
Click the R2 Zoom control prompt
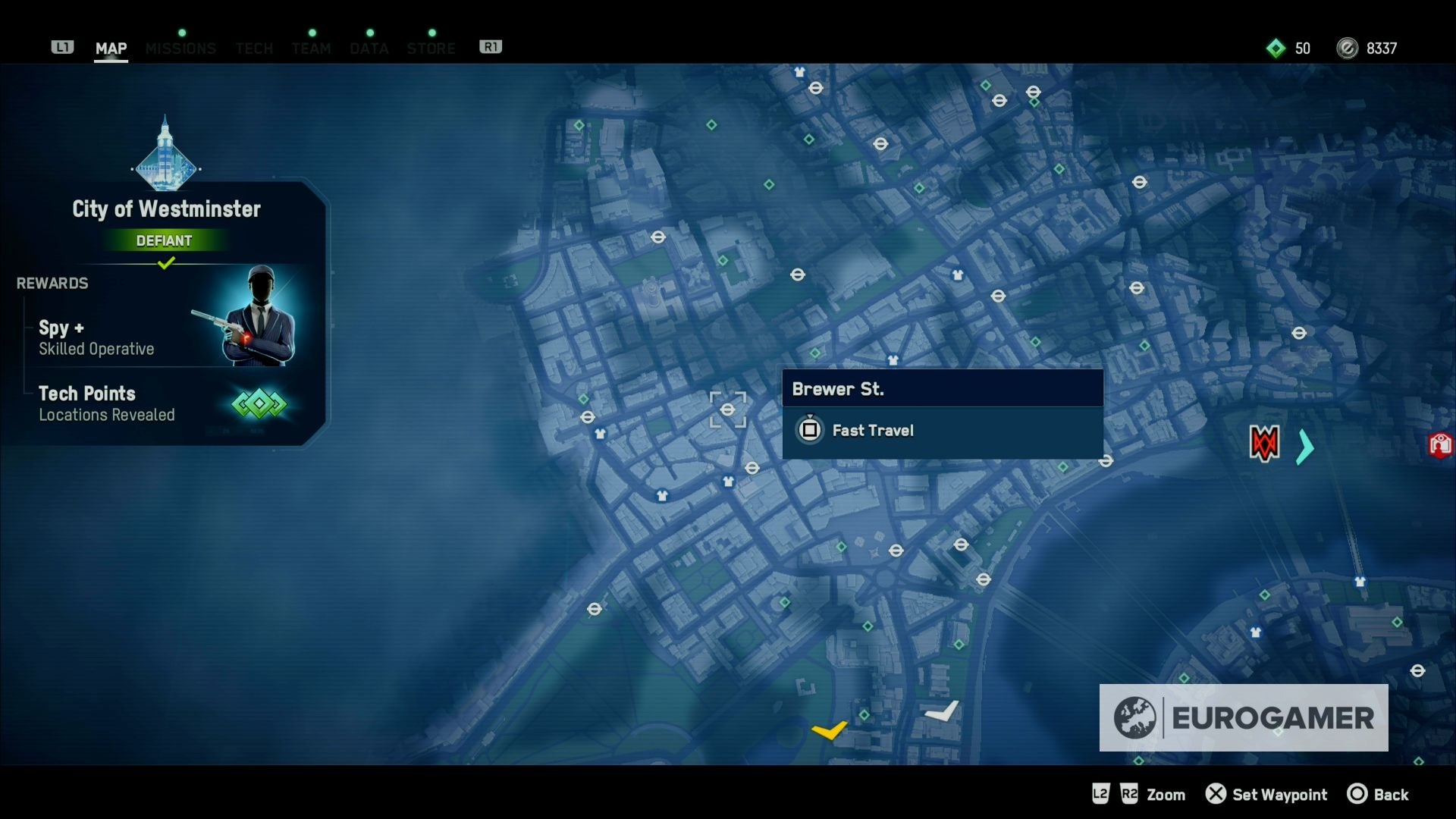[1129, 795]
